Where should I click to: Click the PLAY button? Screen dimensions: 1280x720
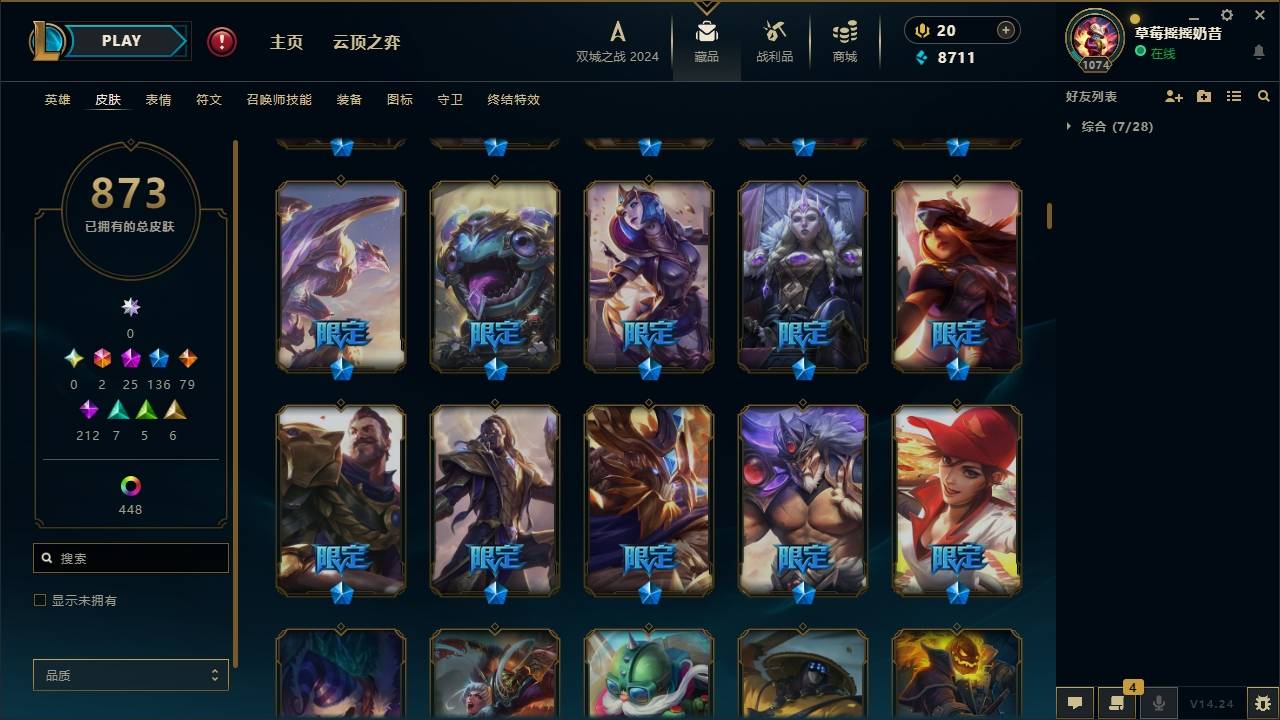120,40
